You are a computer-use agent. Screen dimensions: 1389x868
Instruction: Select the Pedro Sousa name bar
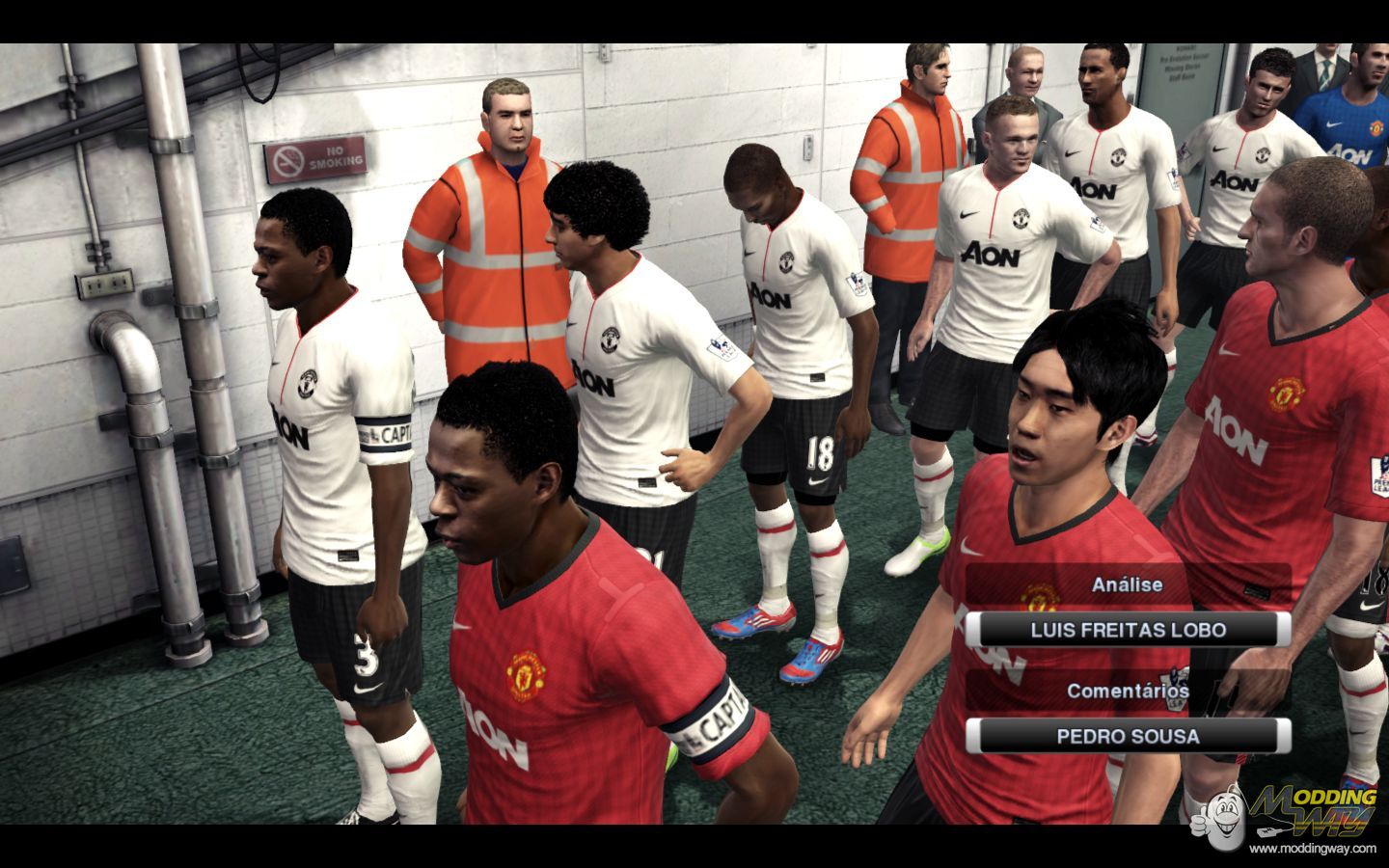click(1128, 737)
